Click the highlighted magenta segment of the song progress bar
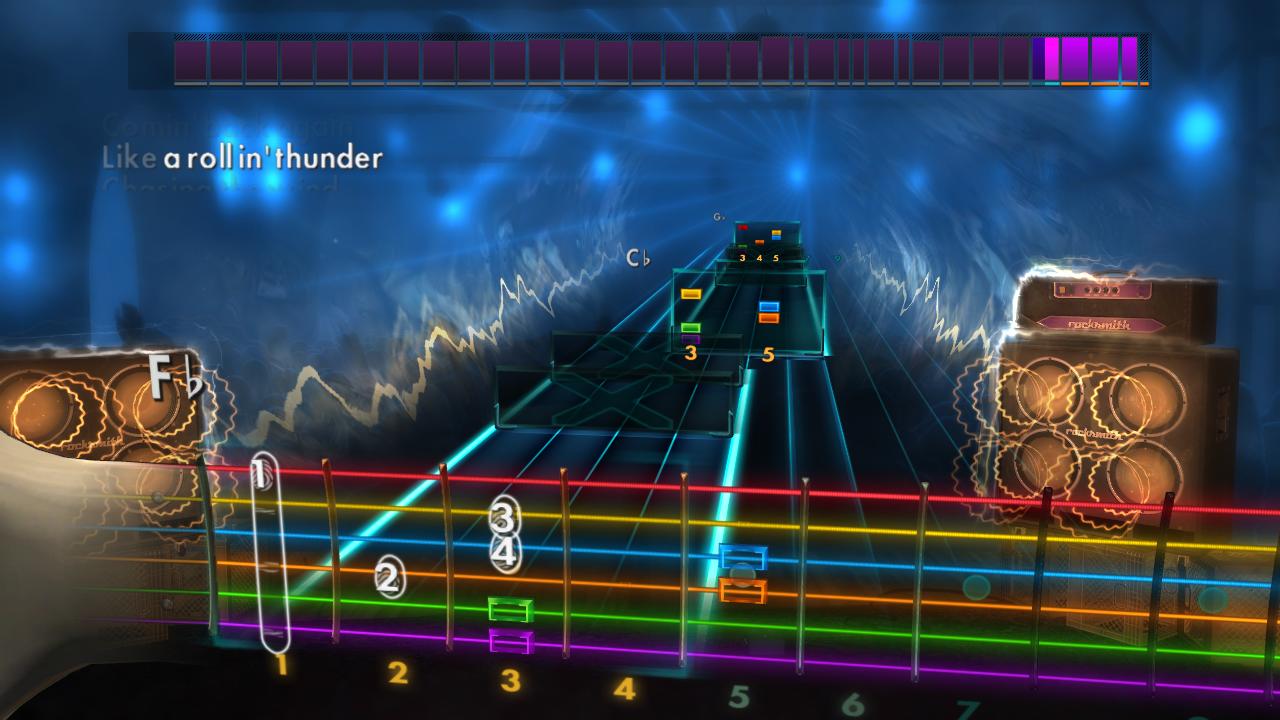 click(1052, 60)
